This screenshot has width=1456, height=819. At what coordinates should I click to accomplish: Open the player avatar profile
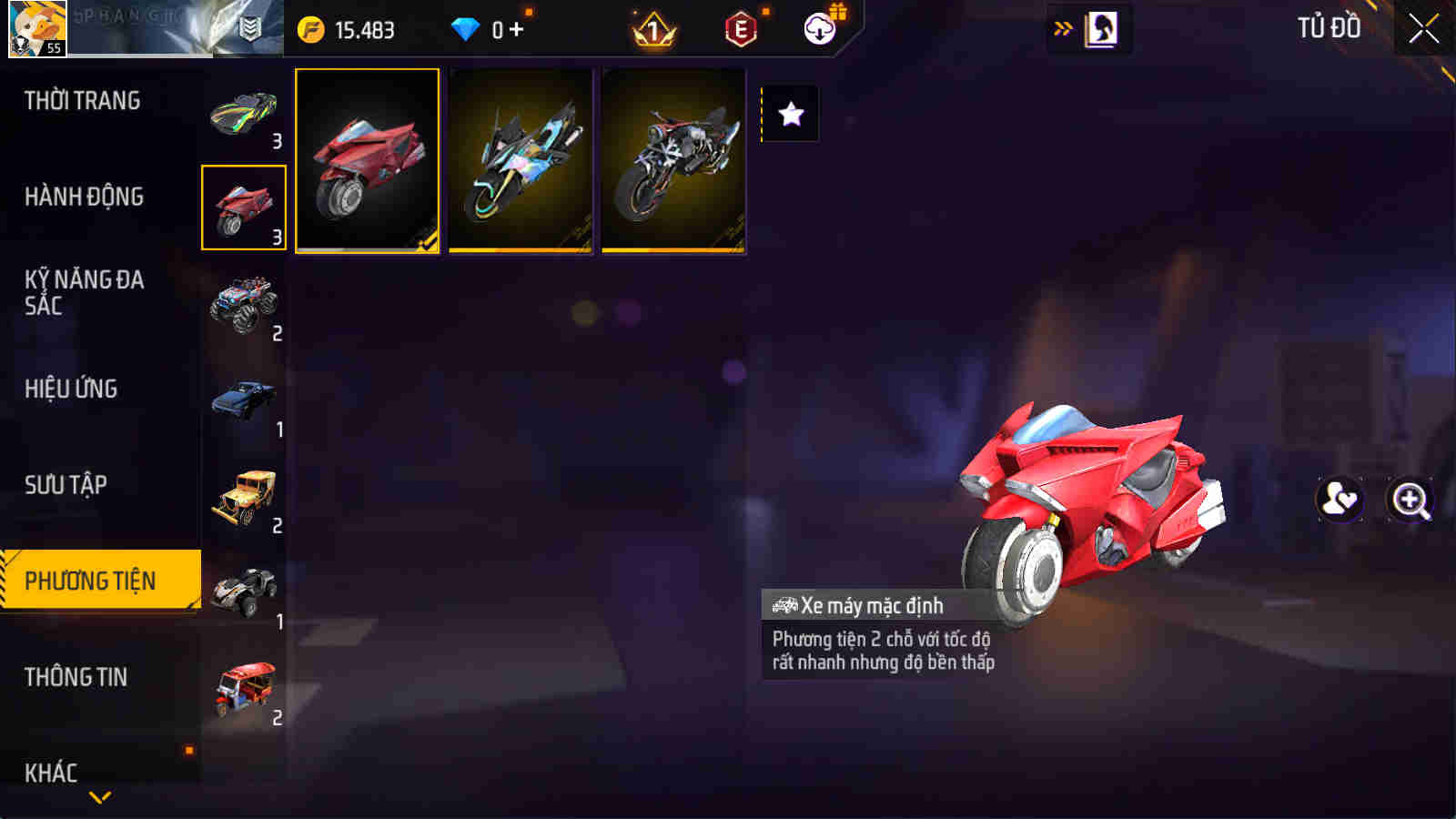[38, 27]
